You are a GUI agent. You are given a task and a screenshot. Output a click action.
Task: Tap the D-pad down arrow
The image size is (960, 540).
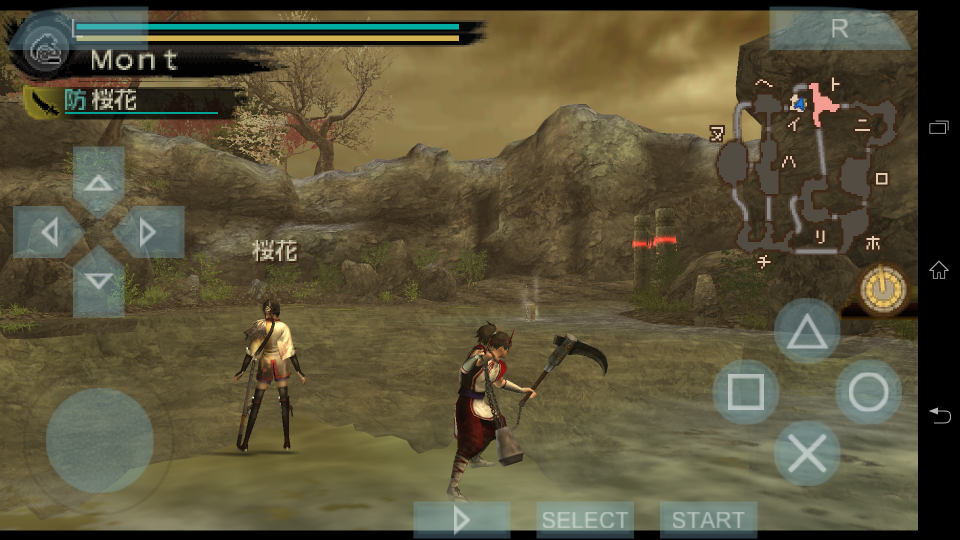coord(98,281)
